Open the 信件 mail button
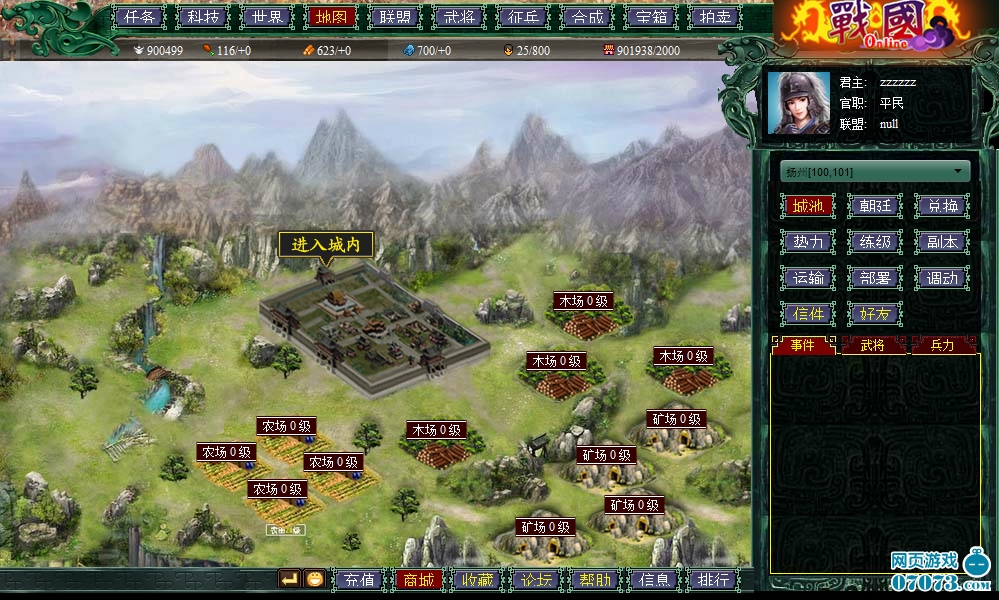This screenshot has height=600, width=999. click(x=808, y=314)
